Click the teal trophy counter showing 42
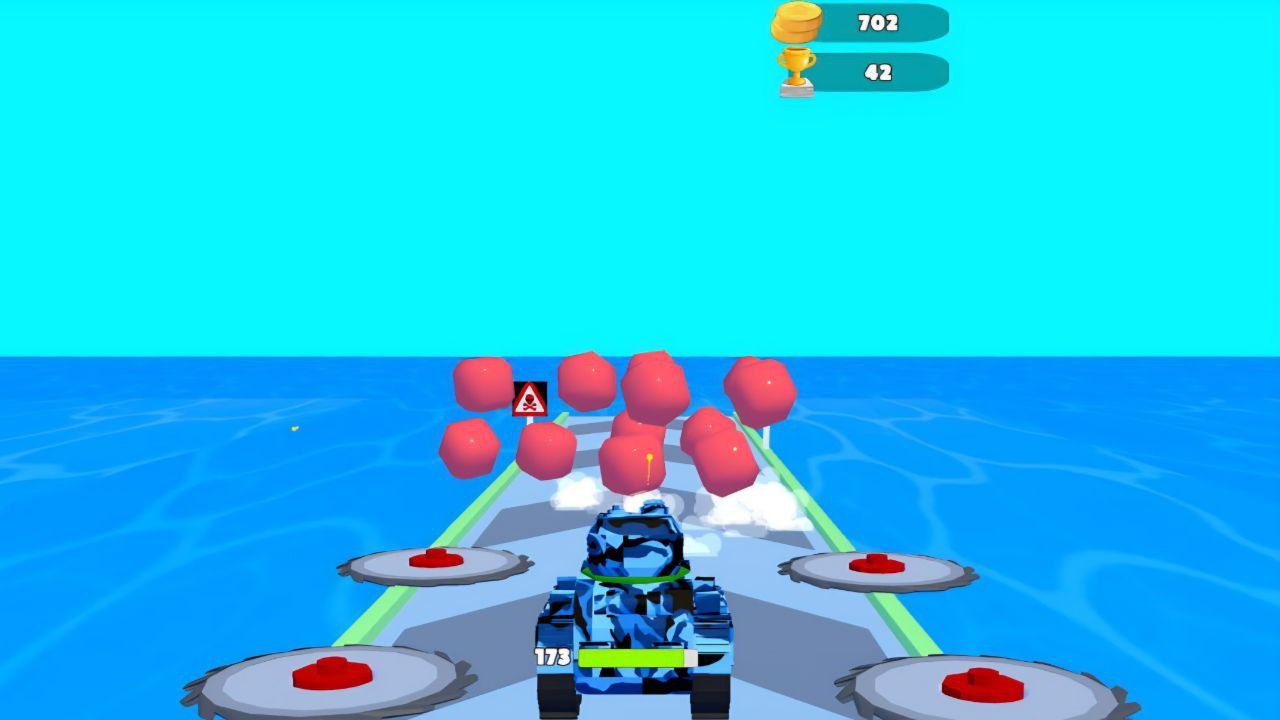This screenshot has height=720, width=1280. [x=877, y=70]
